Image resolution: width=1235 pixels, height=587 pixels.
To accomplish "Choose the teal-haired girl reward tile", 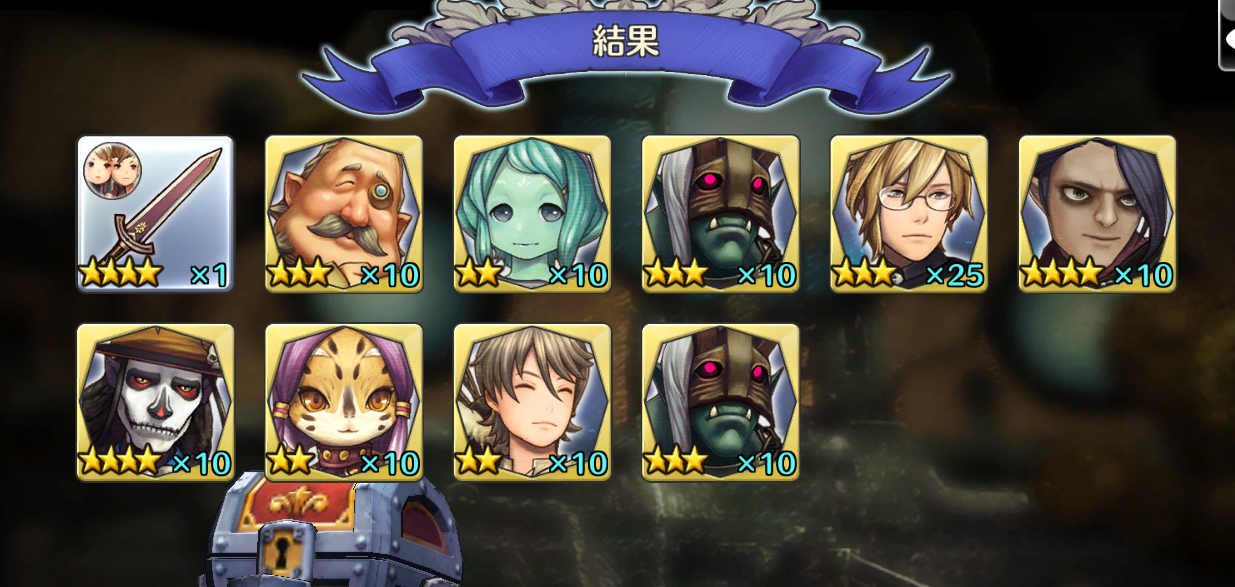I will pos(532,213).
